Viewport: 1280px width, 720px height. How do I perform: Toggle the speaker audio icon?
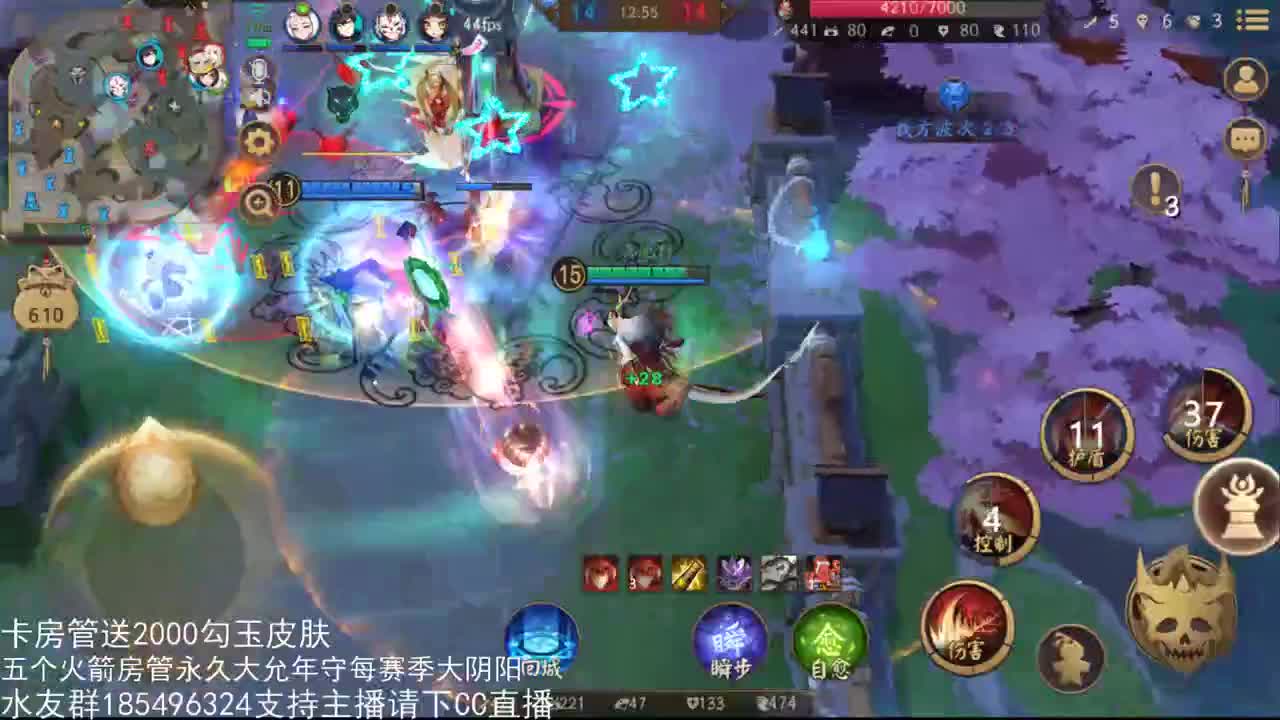(x=260, y=100)
